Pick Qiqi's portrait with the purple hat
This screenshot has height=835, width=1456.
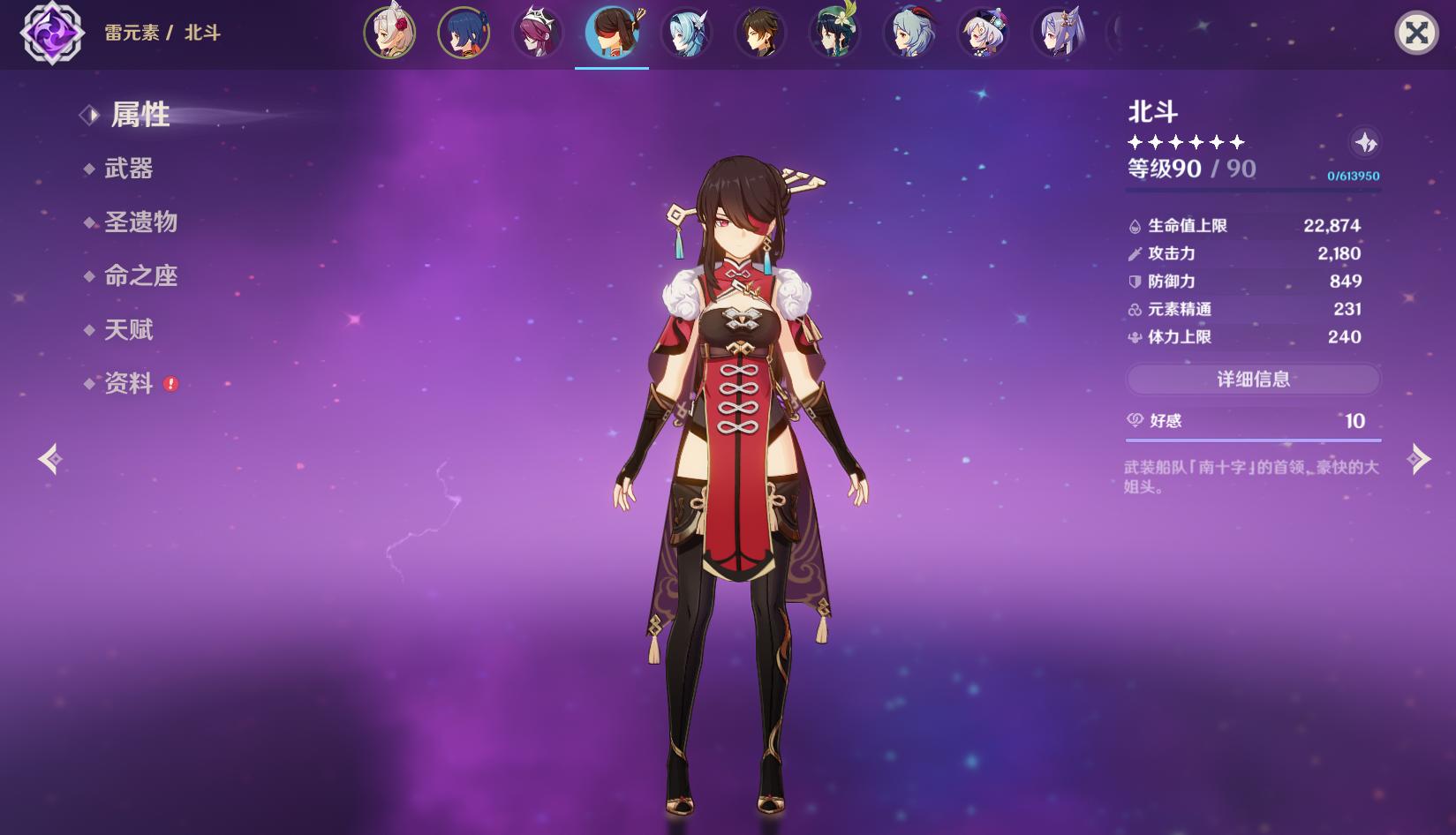983,34
